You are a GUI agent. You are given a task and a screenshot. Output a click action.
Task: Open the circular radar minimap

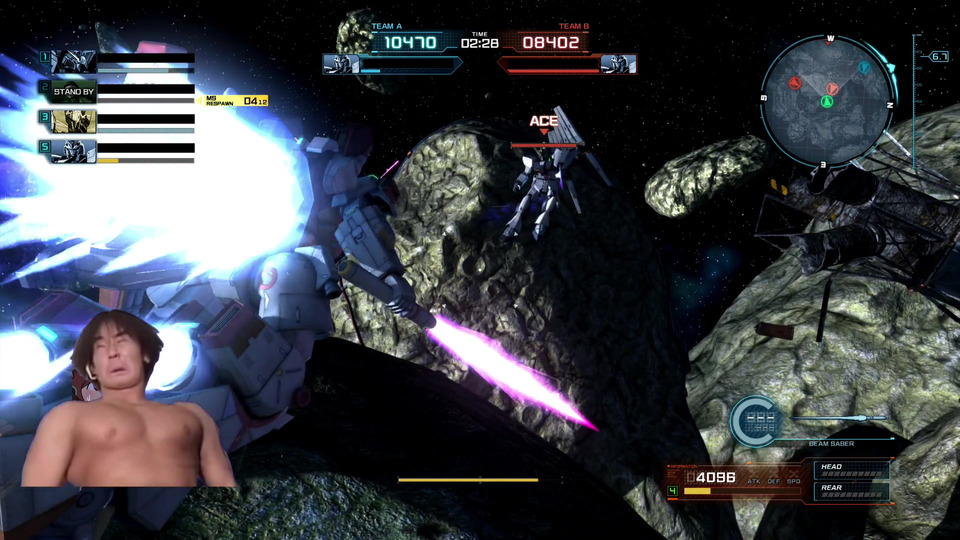827,100
